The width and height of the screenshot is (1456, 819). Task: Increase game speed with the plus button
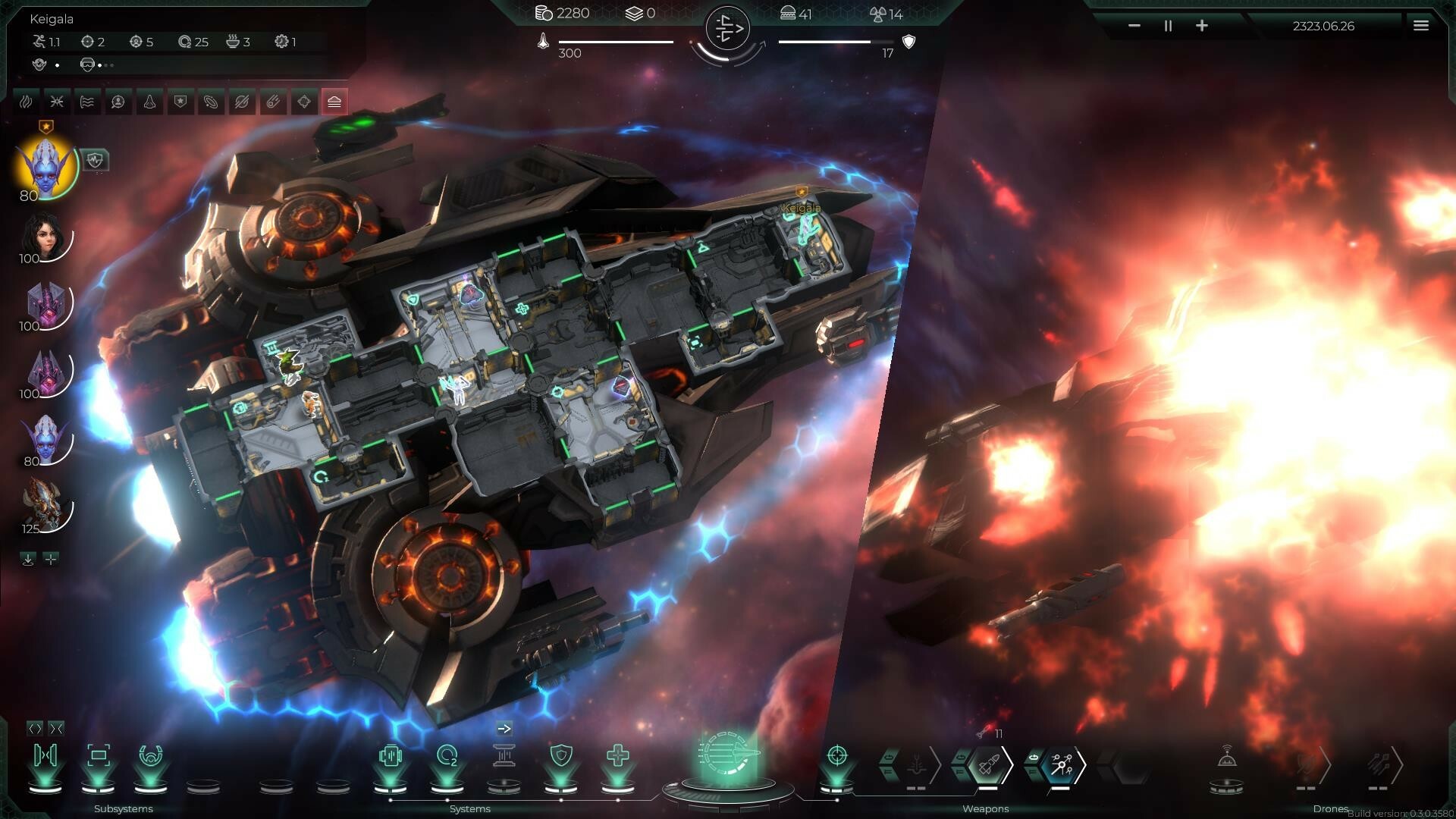point(1202,25)
